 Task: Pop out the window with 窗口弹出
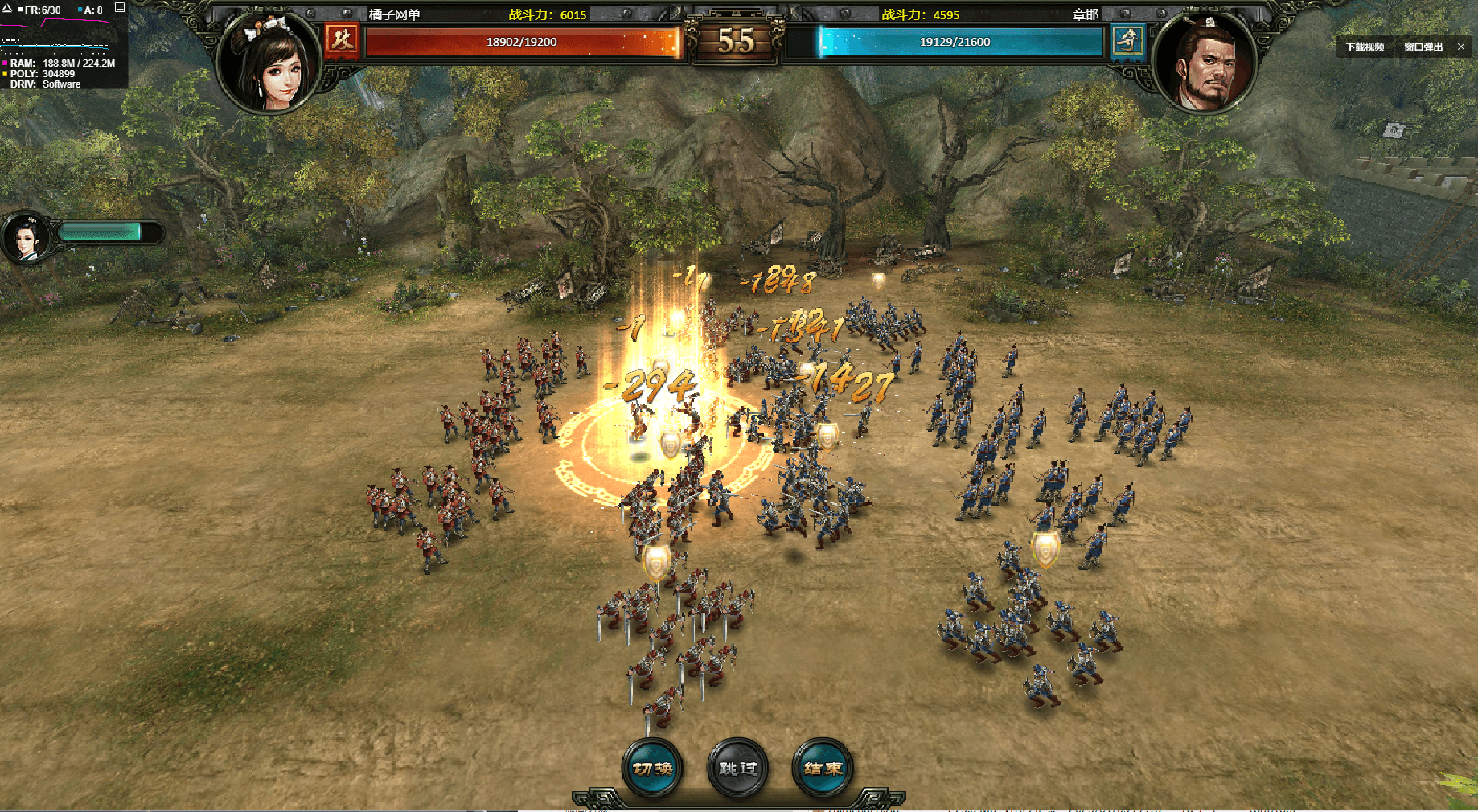click(x=1423, y=47)
